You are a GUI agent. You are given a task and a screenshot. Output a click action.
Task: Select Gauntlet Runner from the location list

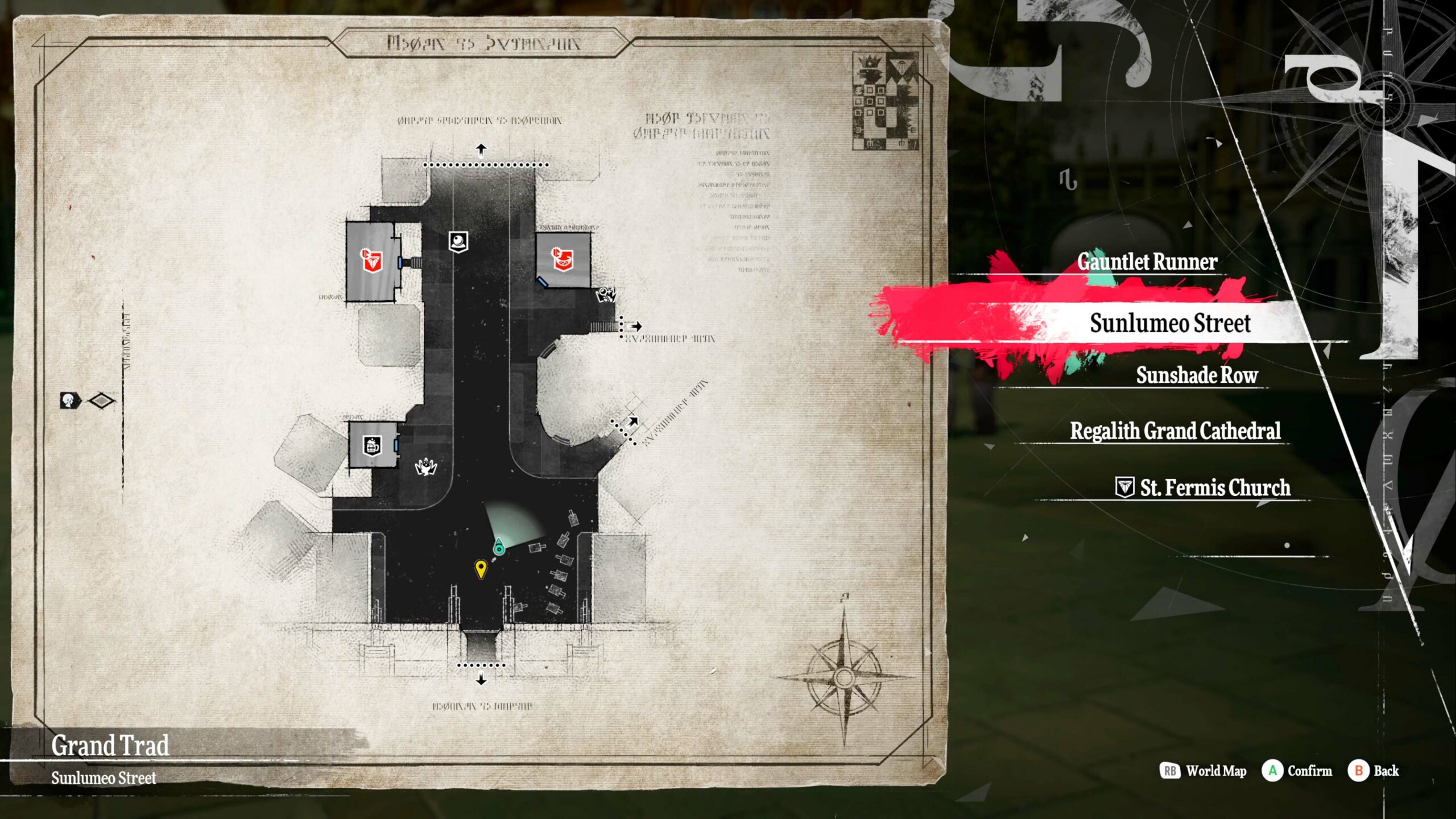click(x=1147, y=262)
